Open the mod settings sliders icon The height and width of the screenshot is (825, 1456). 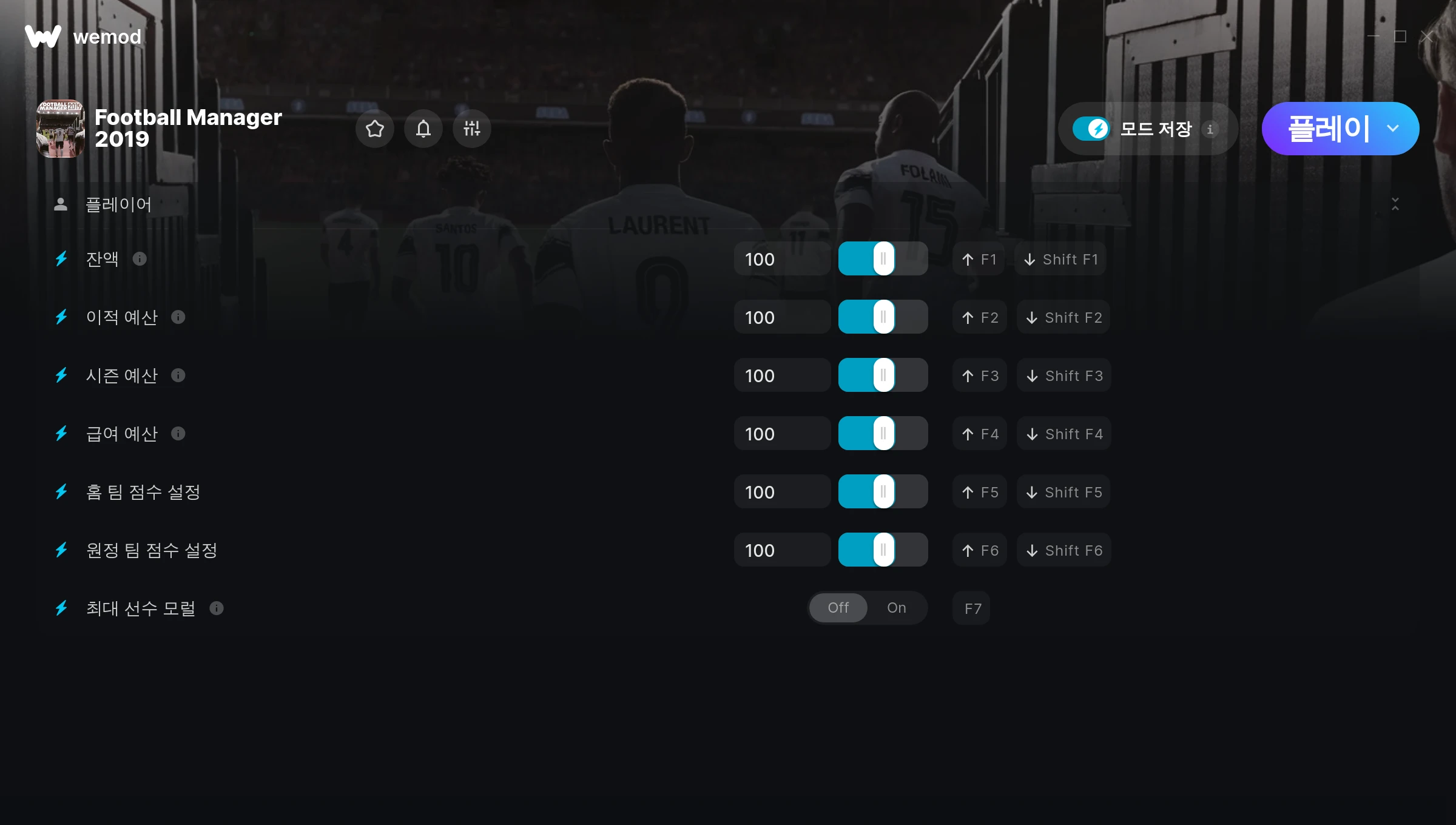coord(472,129)
